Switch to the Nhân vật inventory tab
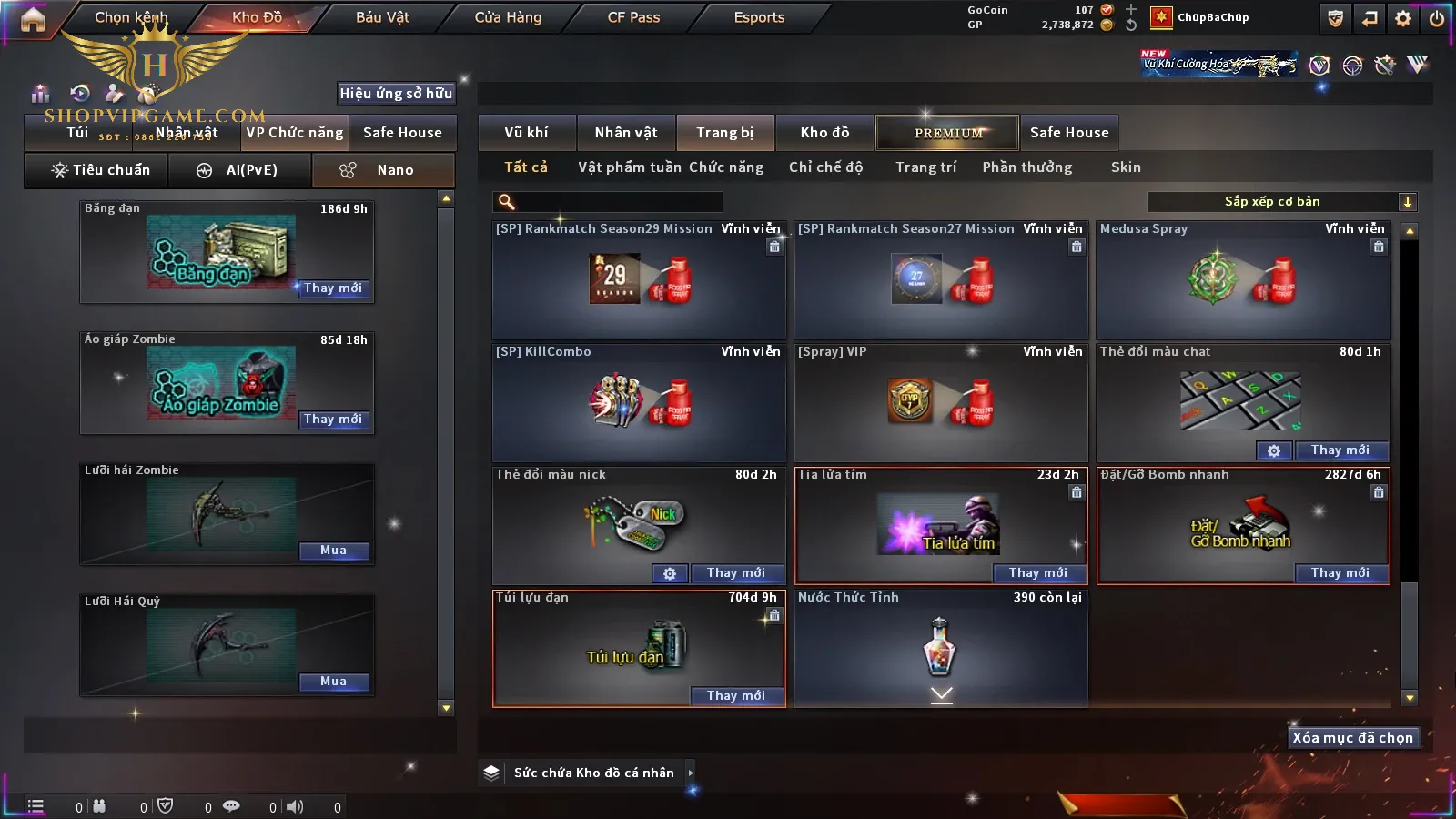The height and width of the screenshot is (819, 1456). 626,133
